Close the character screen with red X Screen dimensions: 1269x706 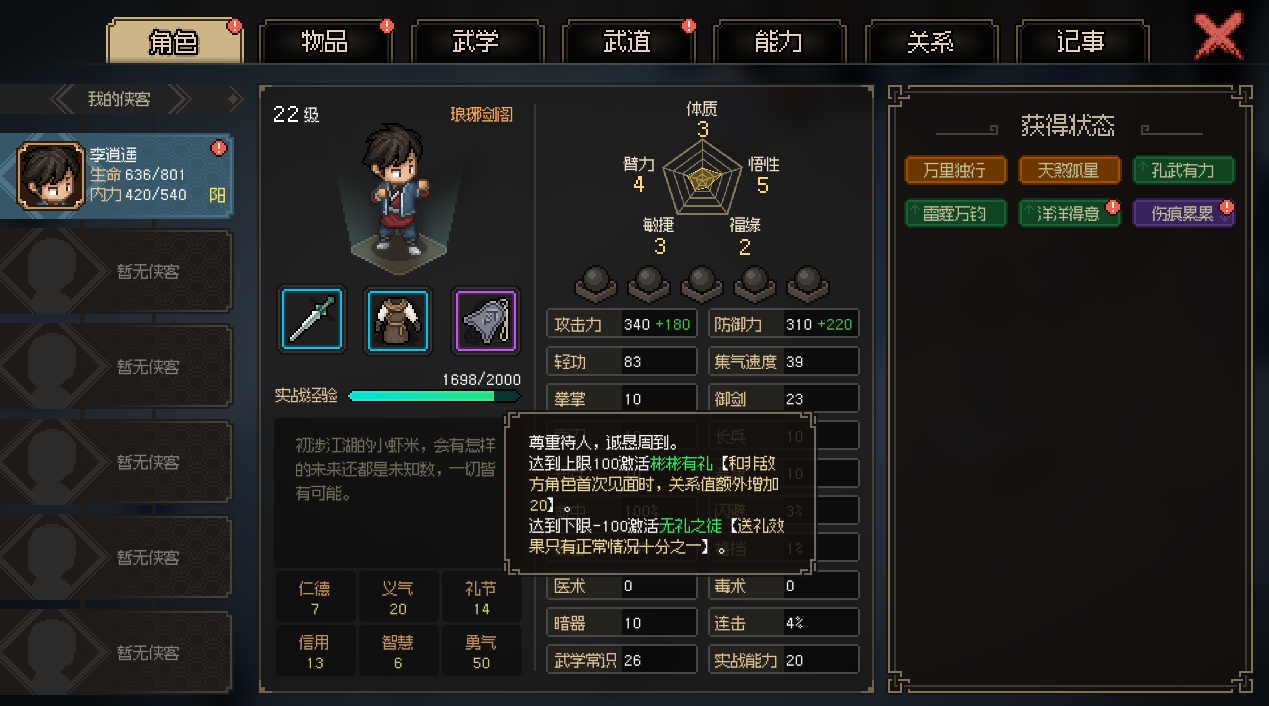pos(1219,36)
